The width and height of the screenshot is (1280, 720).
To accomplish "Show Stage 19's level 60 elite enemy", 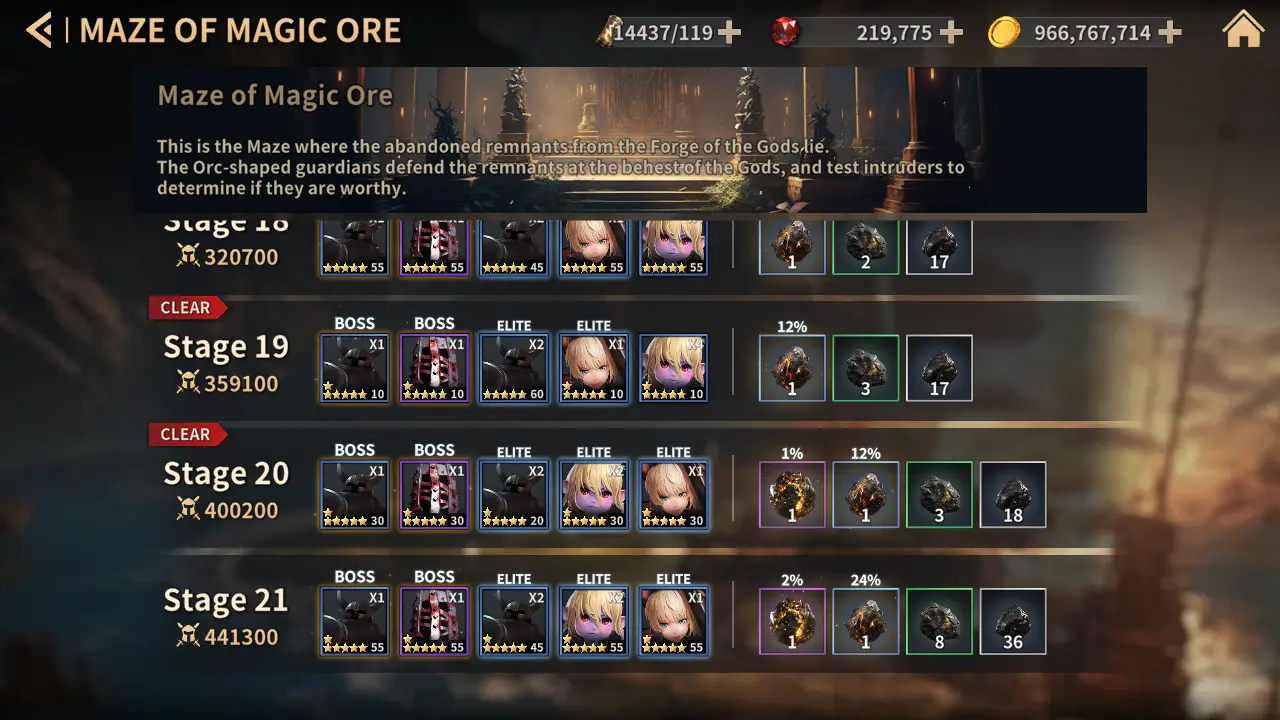I will [514, 368].
